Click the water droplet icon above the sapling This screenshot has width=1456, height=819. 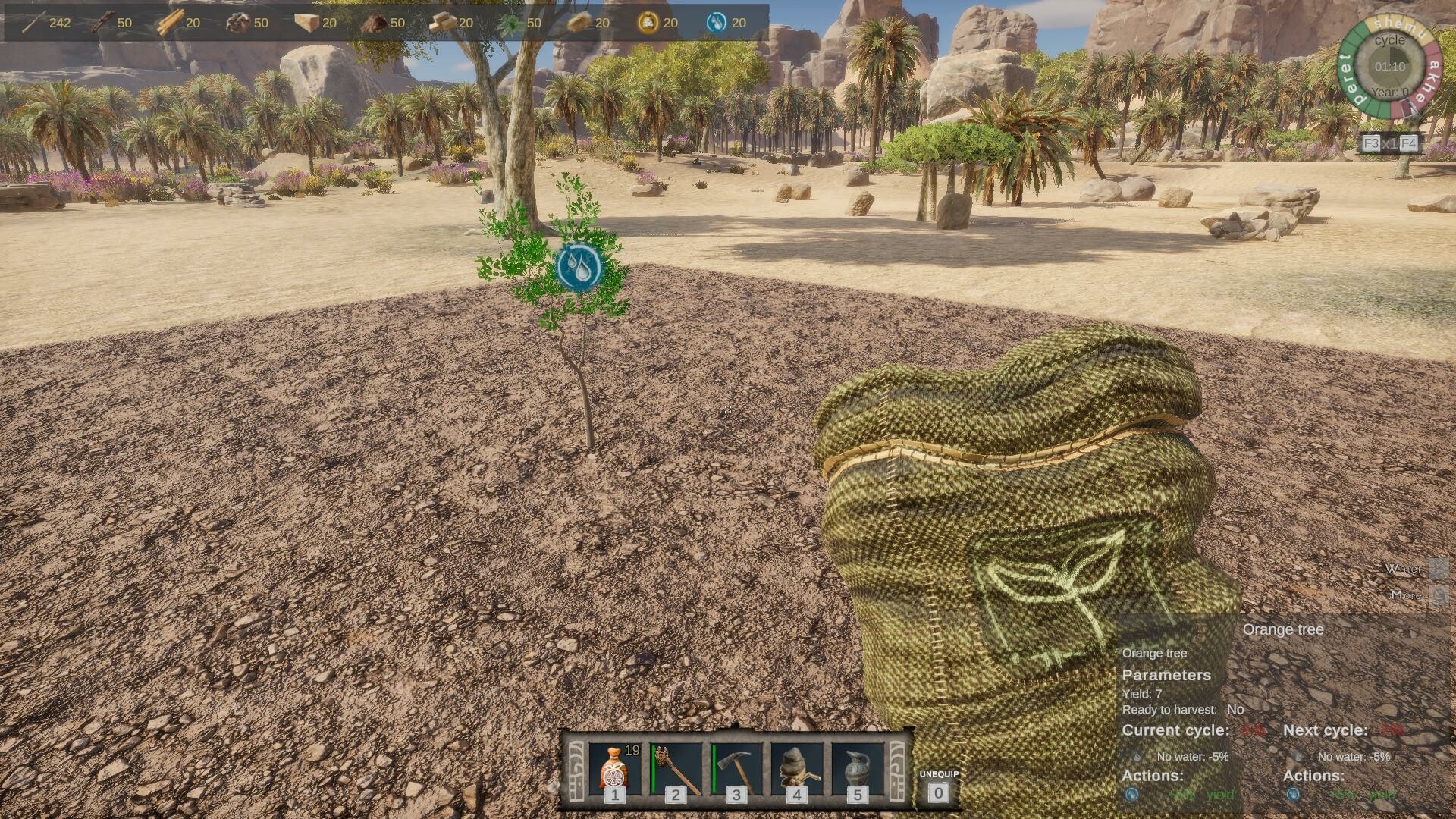[579, 266]
